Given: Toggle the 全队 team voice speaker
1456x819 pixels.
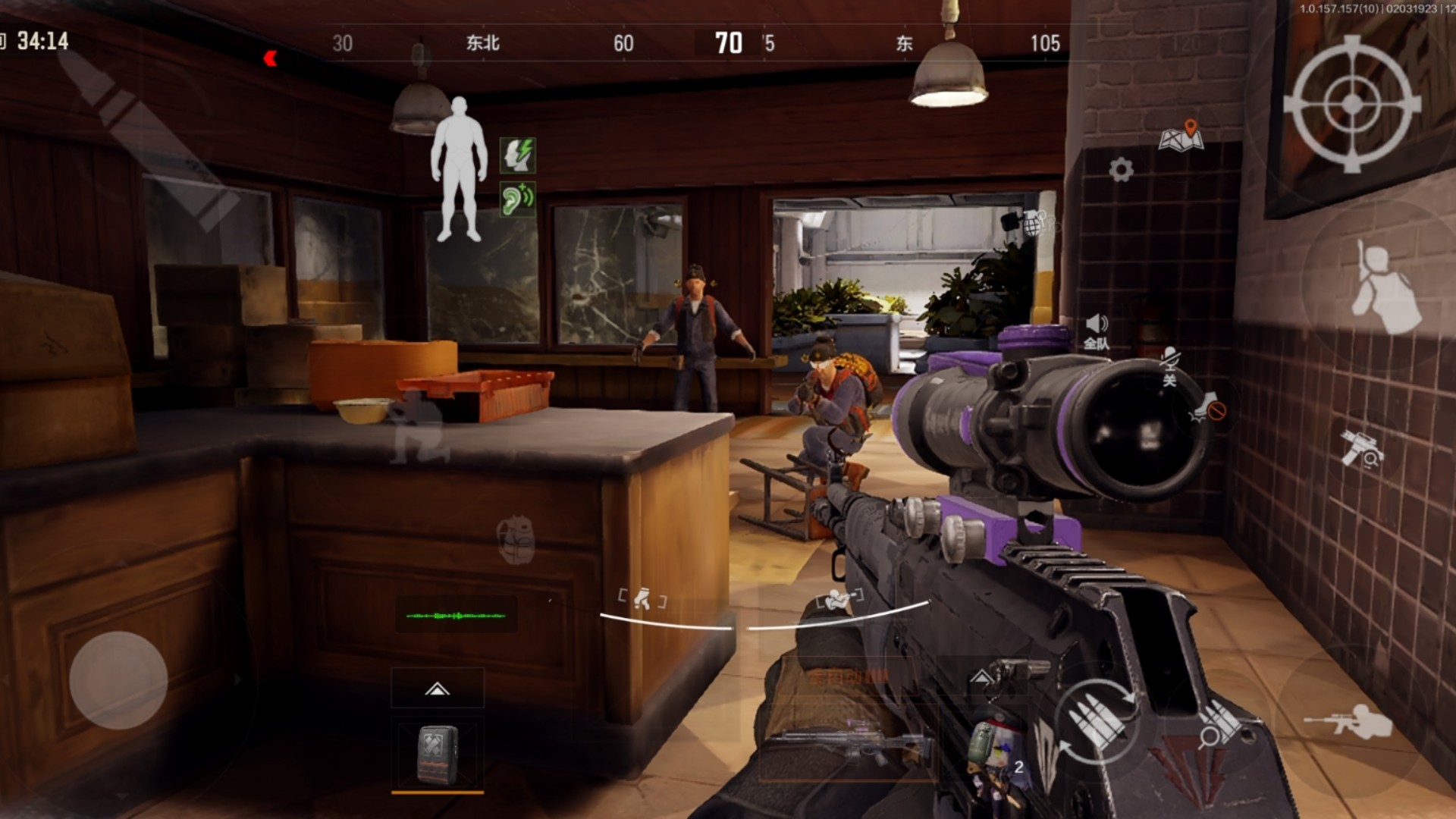Looking at the screenshot, I should pos(1096,332).
